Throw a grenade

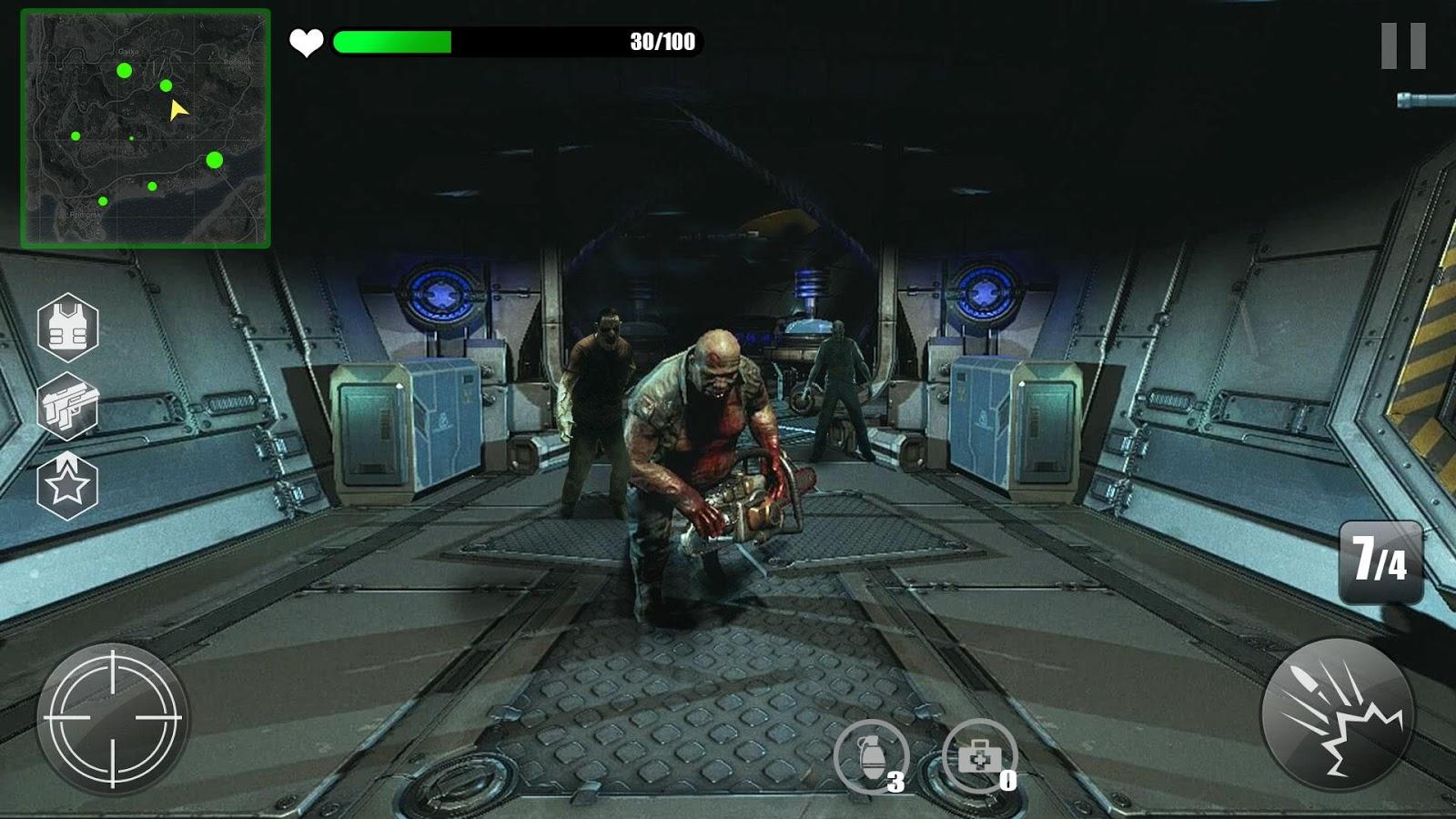(x=871, y=756)
